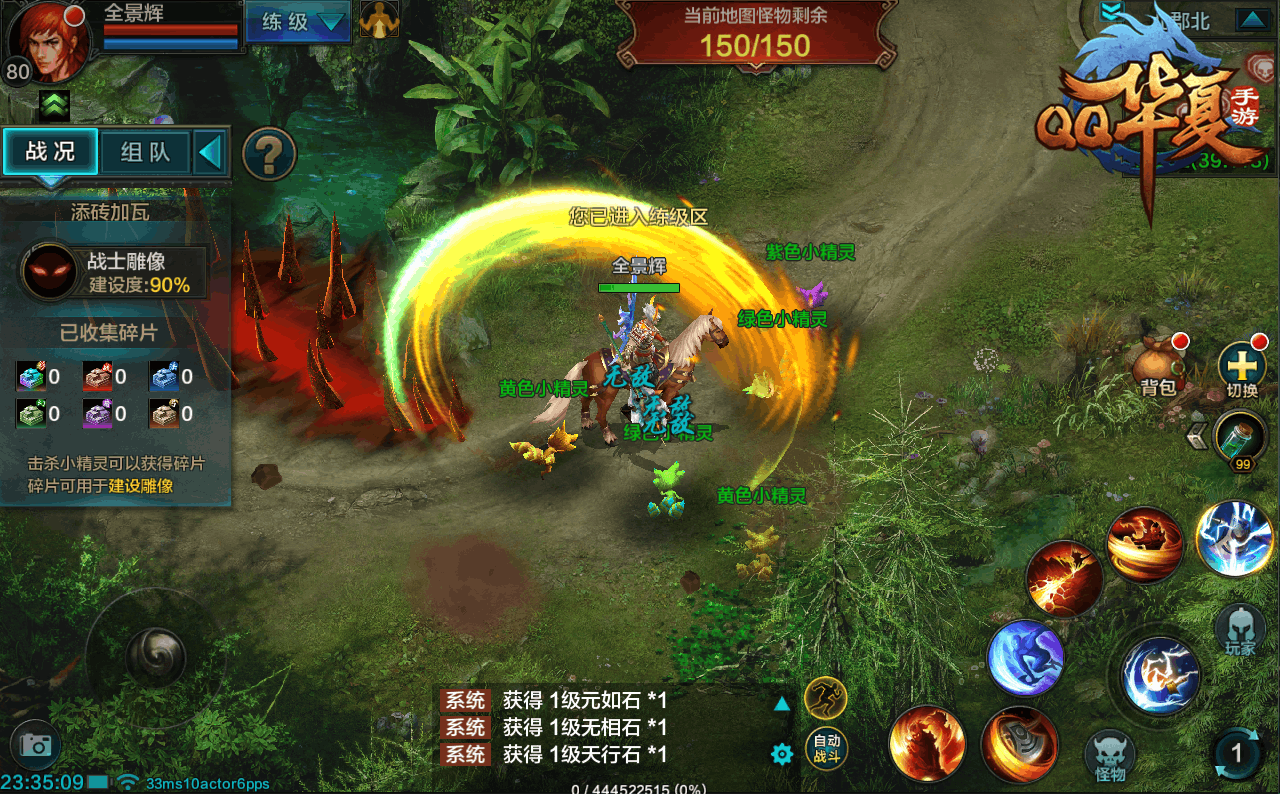Viewport: 1280px width, 794px height.
Task: Activate the lightning sword main attack skill
Action: coord(1160,675)
